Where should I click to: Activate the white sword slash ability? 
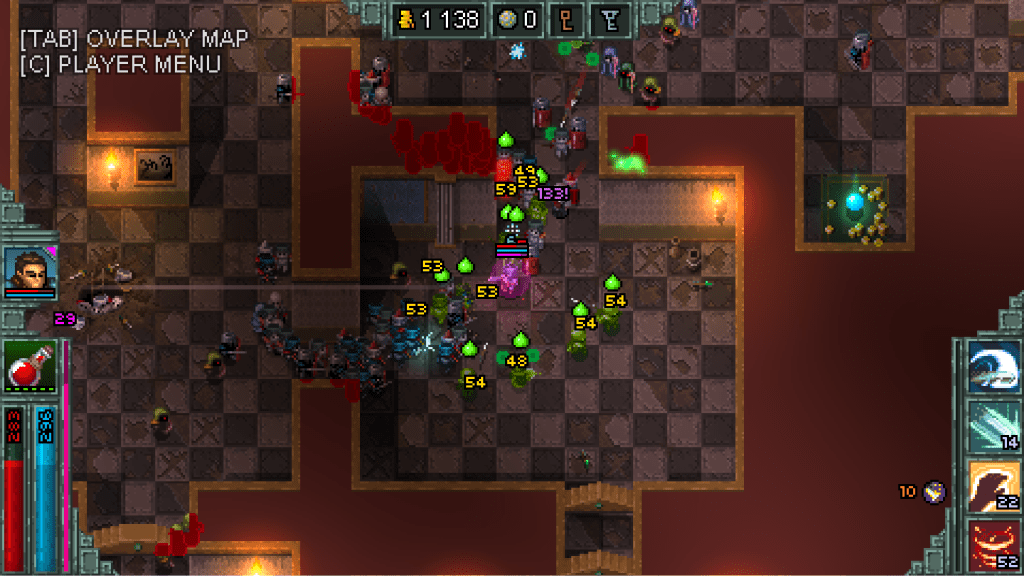click(x=992, y=367)
